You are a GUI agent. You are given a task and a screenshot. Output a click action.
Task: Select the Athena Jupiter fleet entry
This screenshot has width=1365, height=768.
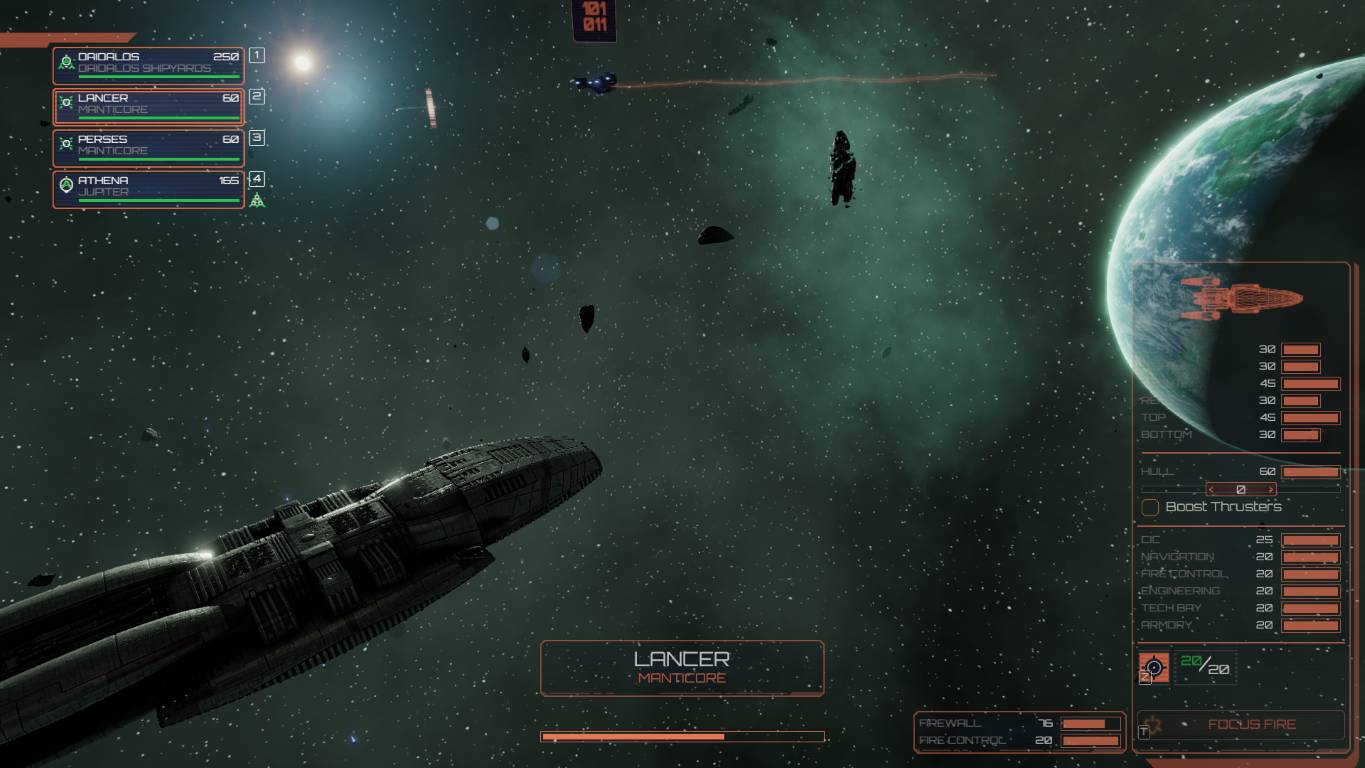pyautogui.click(x=148, y=189)
